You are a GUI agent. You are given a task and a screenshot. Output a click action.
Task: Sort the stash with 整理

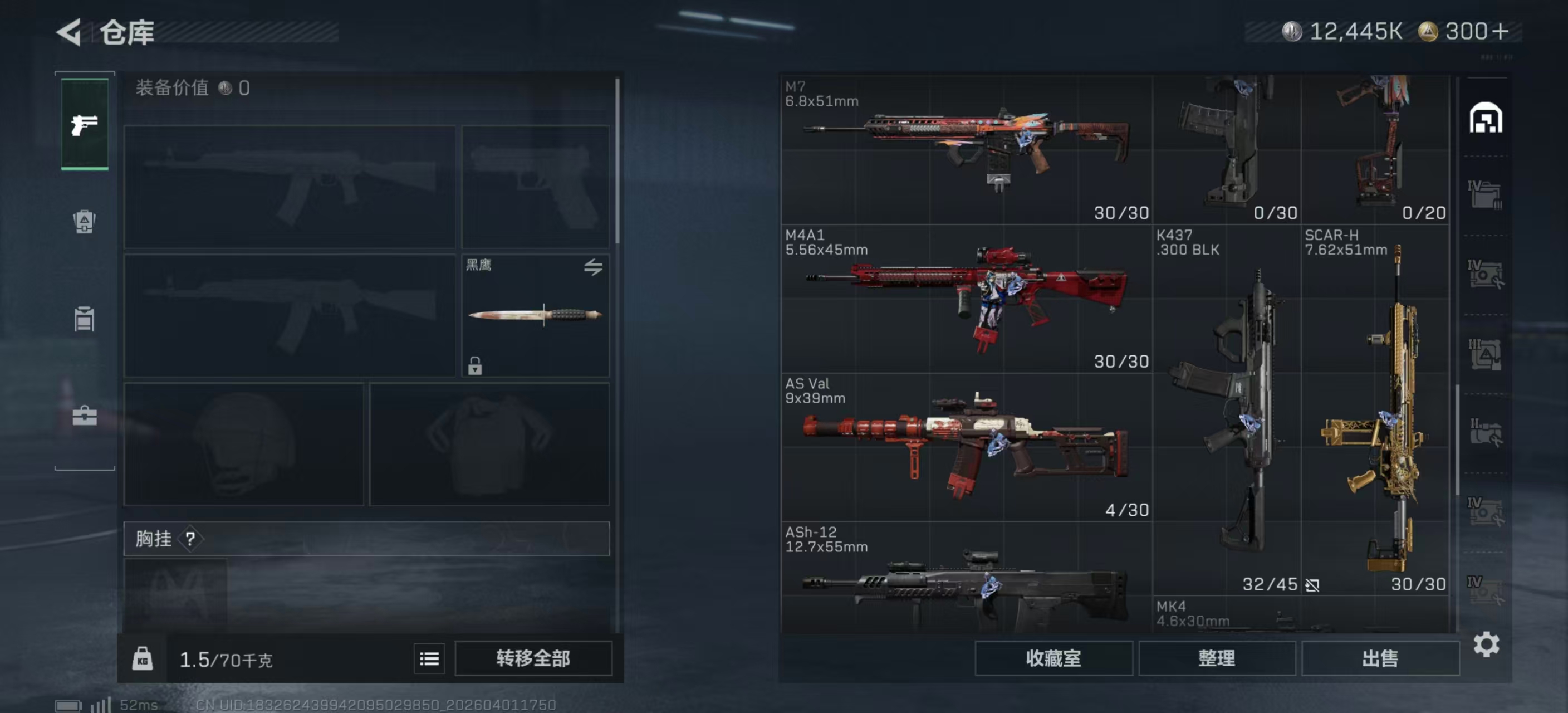[x=1216, y=658]
